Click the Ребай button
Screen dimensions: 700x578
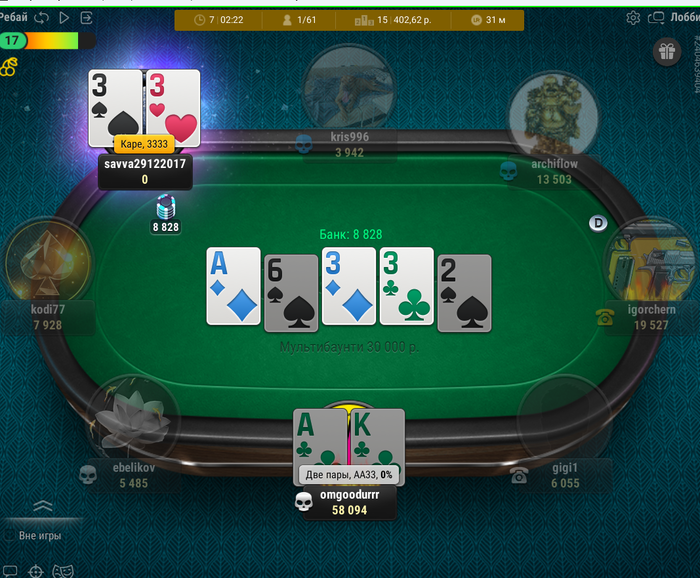click(x=13, y=18)
